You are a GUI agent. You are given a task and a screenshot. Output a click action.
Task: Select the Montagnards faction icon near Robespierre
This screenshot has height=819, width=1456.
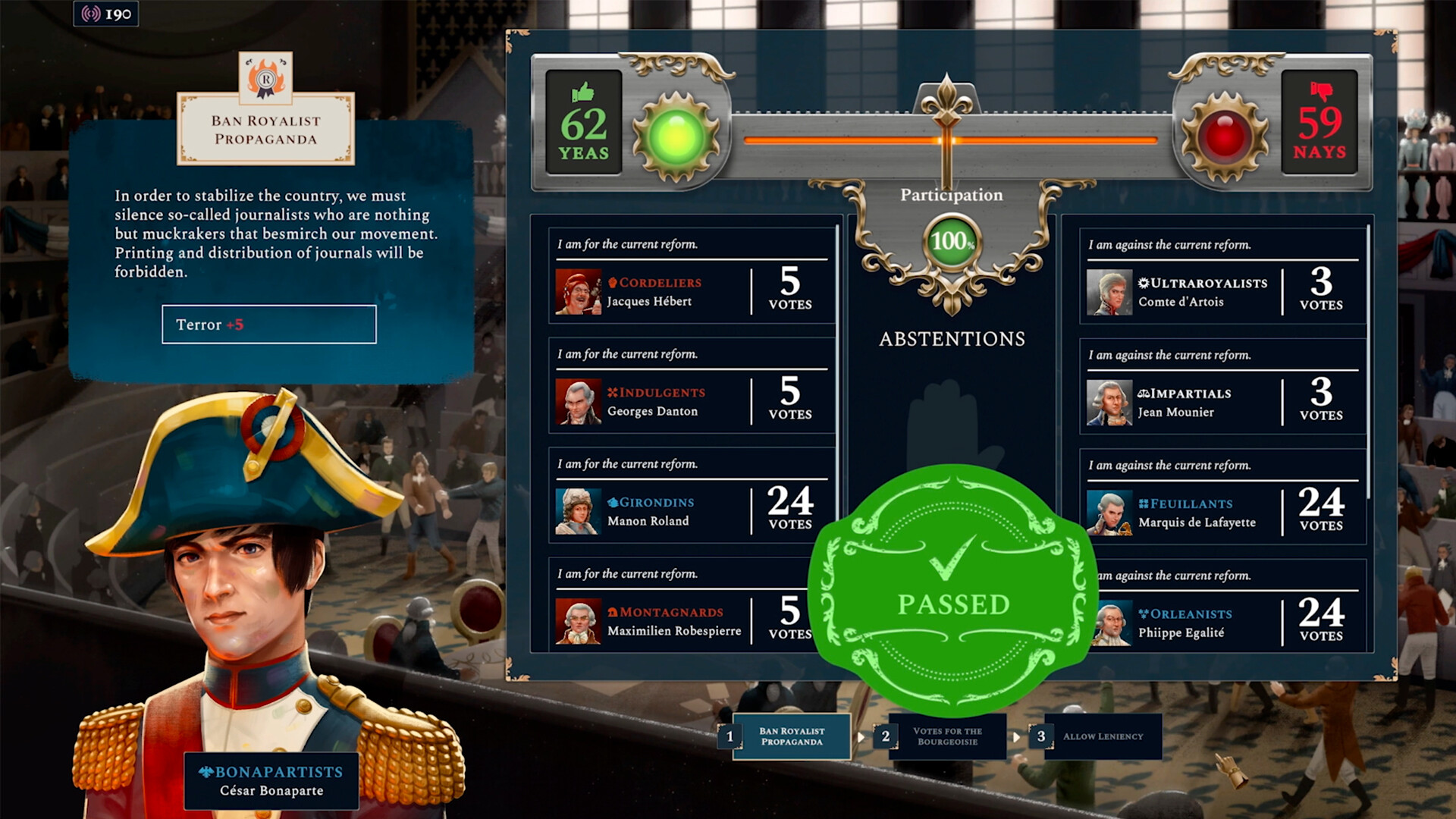pos(613,611)
